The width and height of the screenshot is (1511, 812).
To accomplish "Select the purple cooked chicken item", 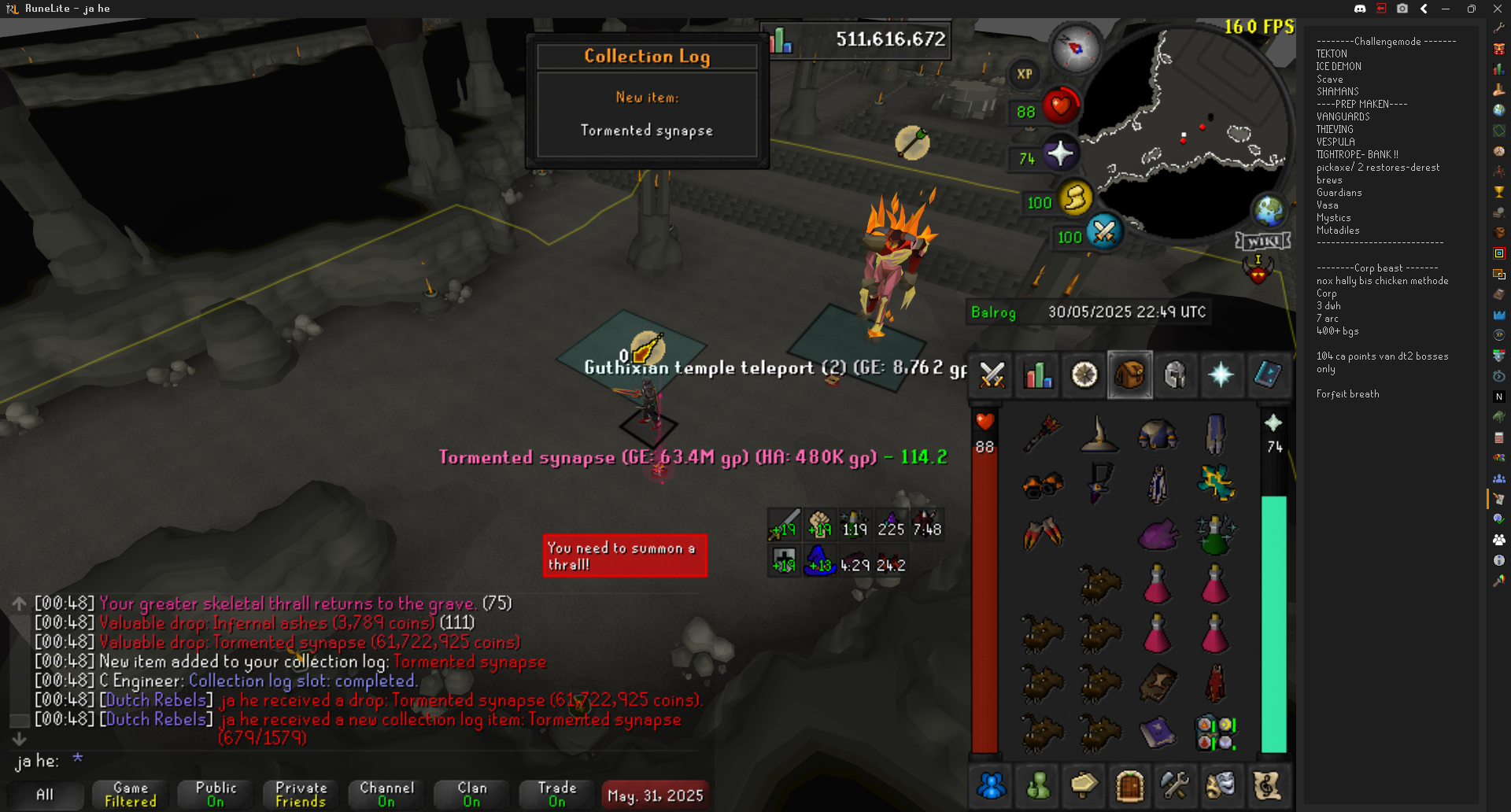I will 1157,535.
